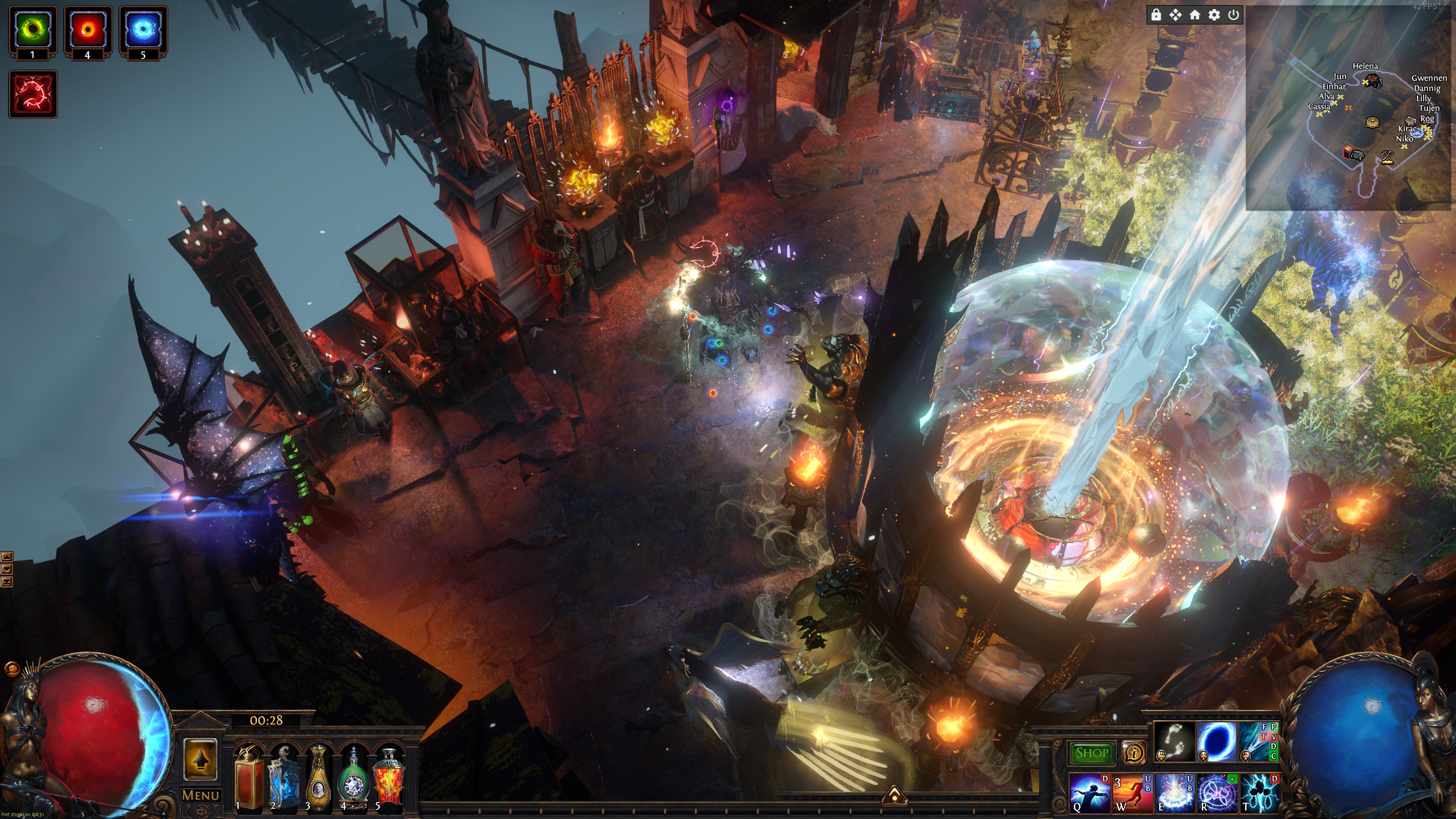Open the green Shop button
1456x819 pixels.
(x=1091, y=753)
